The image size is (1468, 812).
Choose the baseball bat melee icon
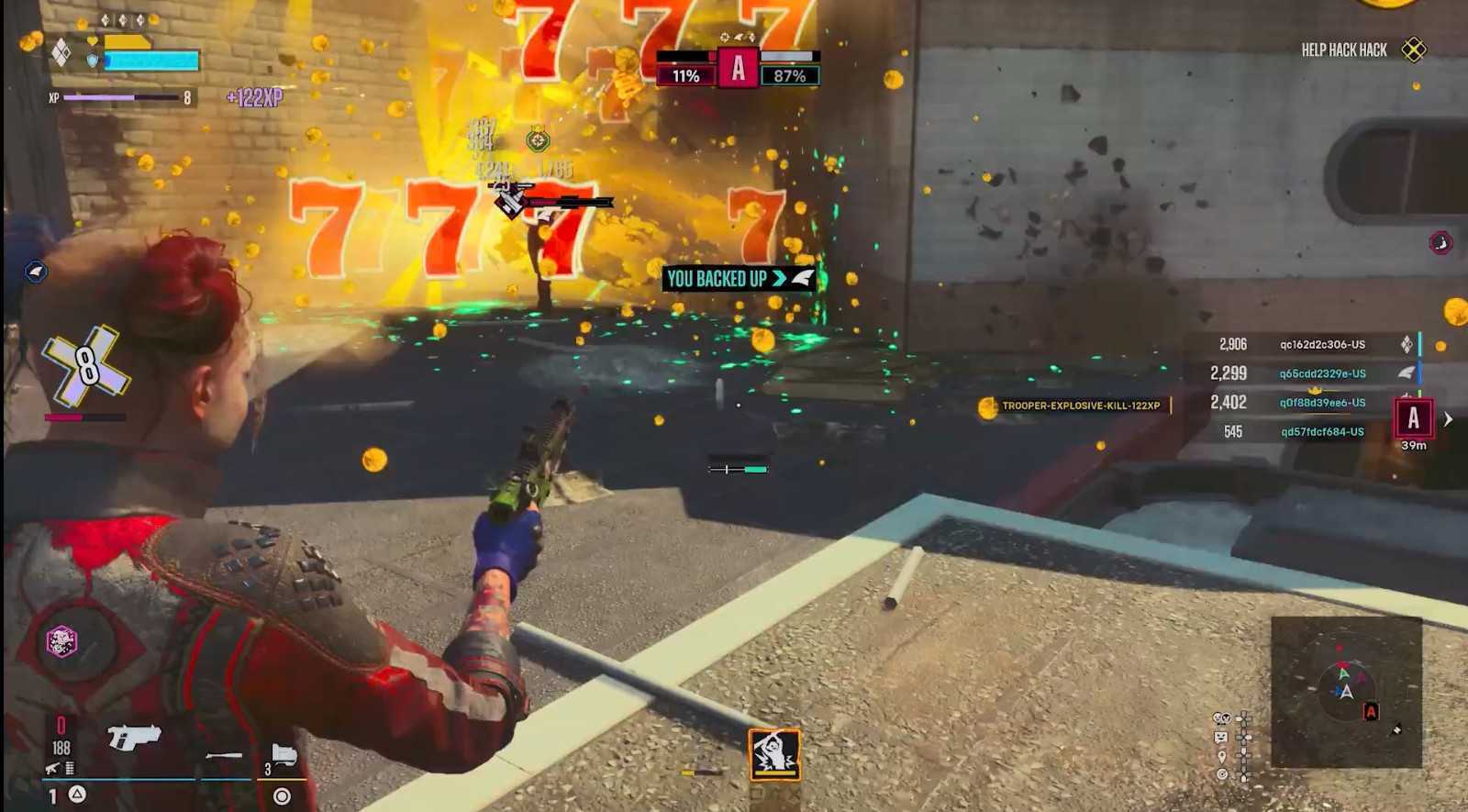tap(224, 755)
